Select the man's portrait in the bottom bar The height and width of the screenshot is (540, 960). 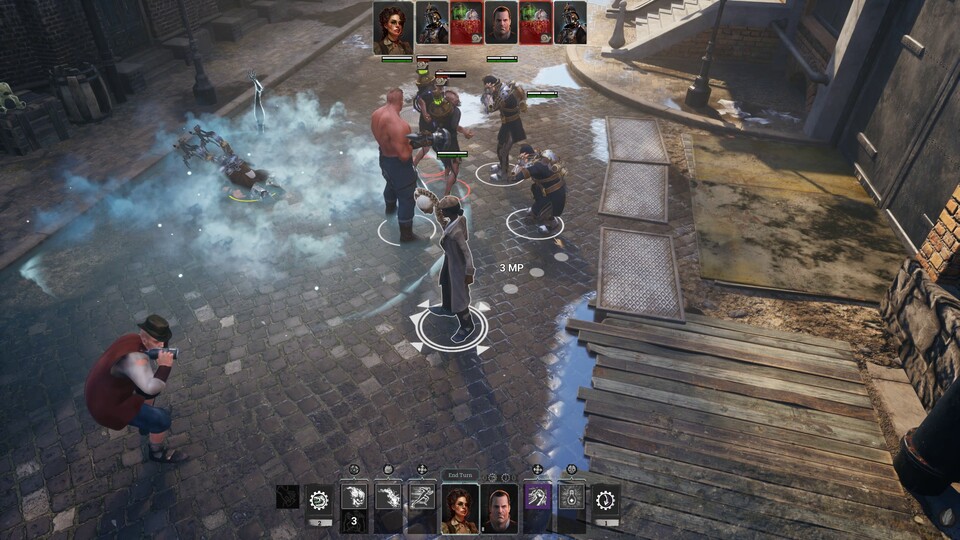(499, 510)
